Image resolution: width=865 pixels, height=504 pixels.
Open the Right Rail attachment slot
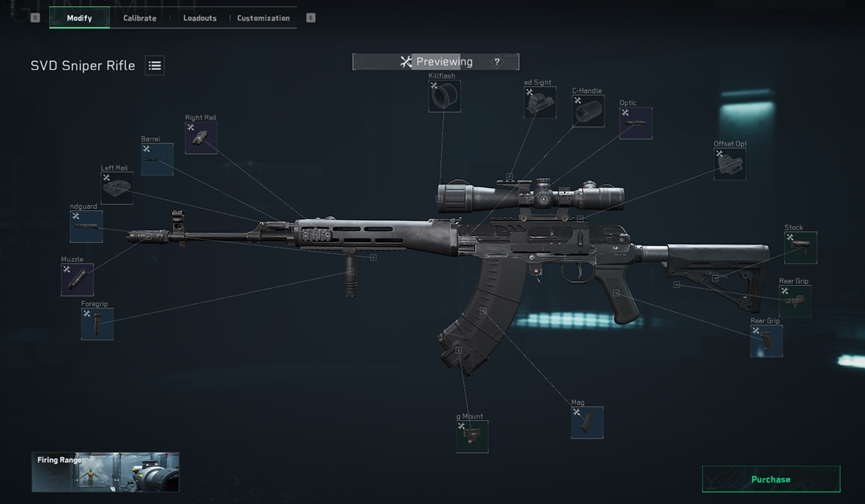click(x=201, y=138)
